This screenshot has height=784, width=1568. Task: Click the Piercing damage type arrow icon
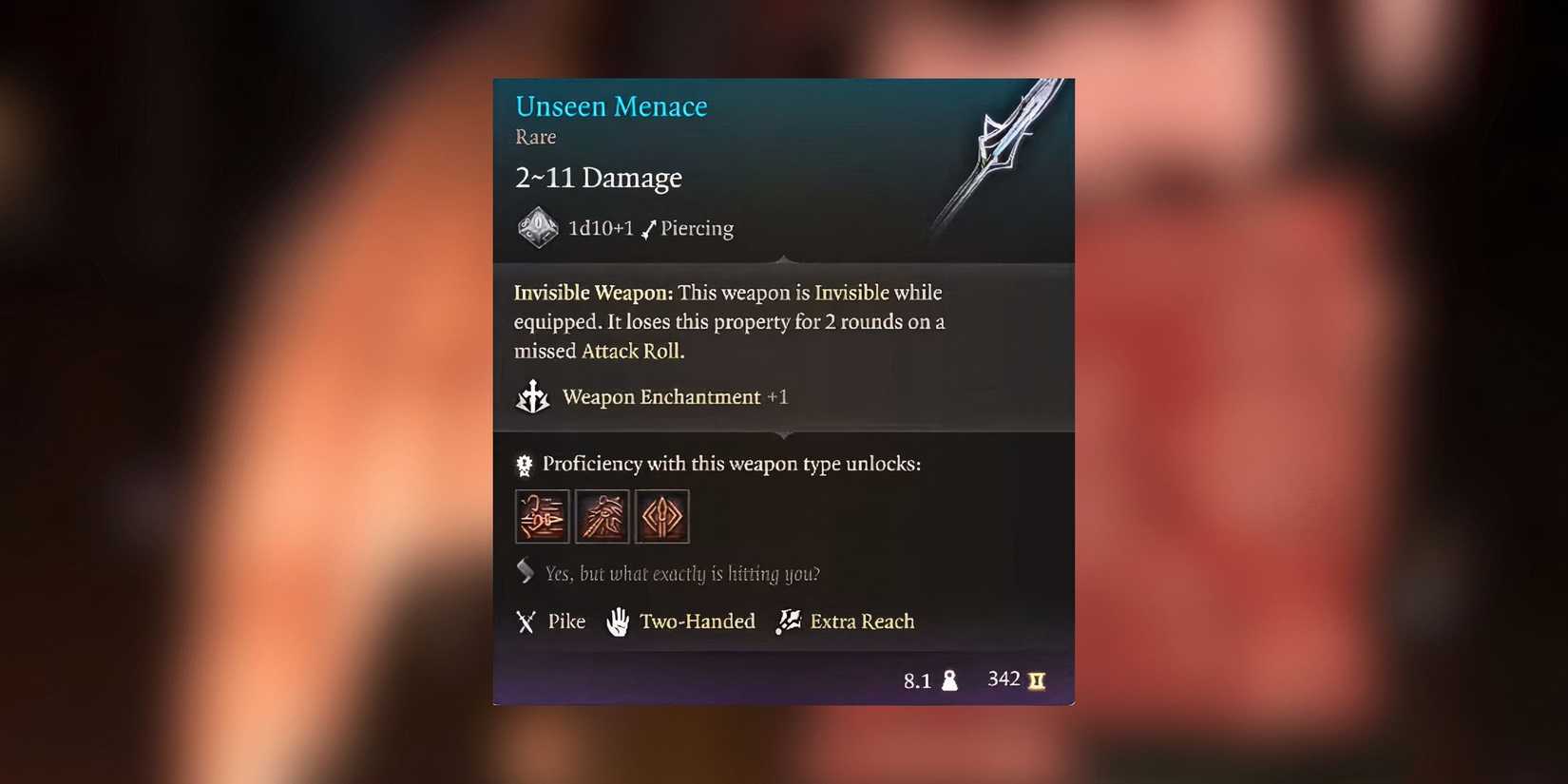[x=649, y=228]
